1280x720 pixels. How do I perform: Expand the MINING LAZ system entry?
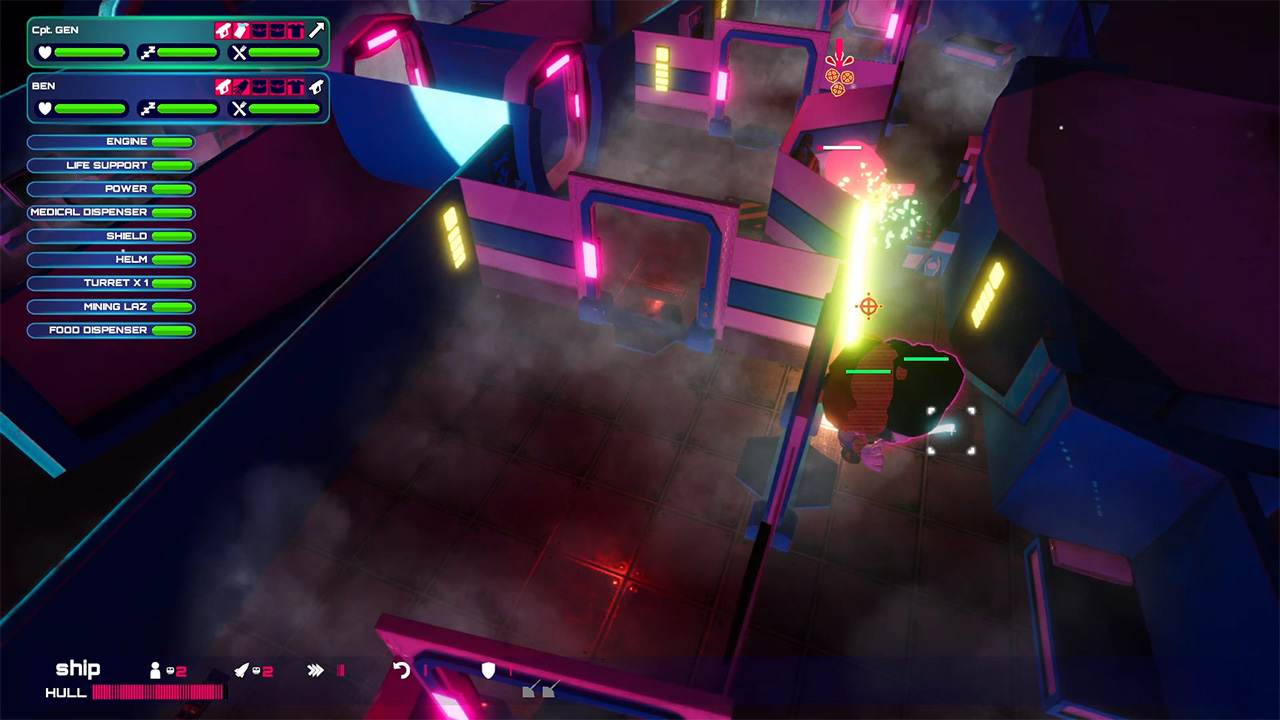(110, 306)
